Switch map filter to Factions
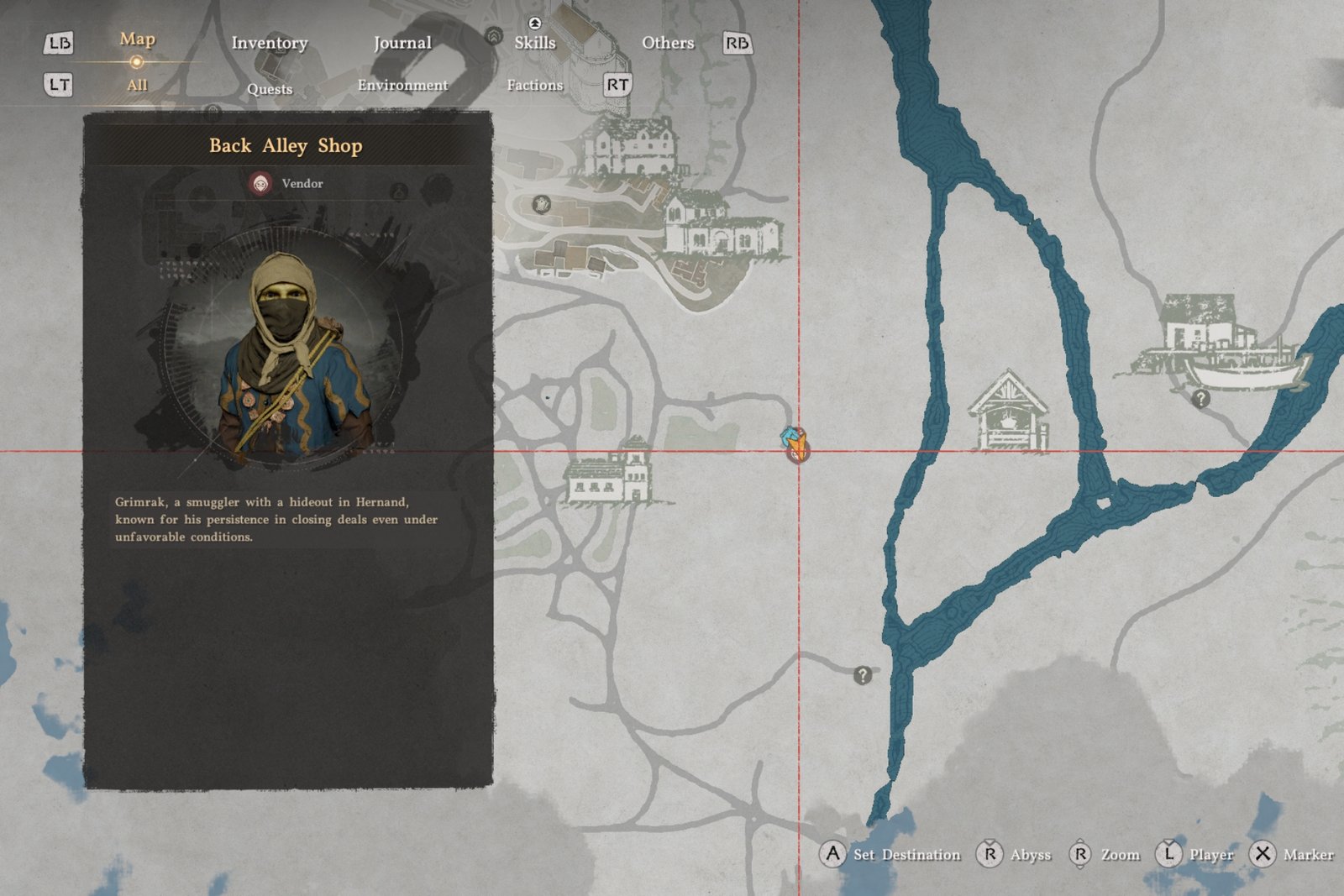Image resolution: width=1344 pixels, height=896 pixels. [535, 85]
